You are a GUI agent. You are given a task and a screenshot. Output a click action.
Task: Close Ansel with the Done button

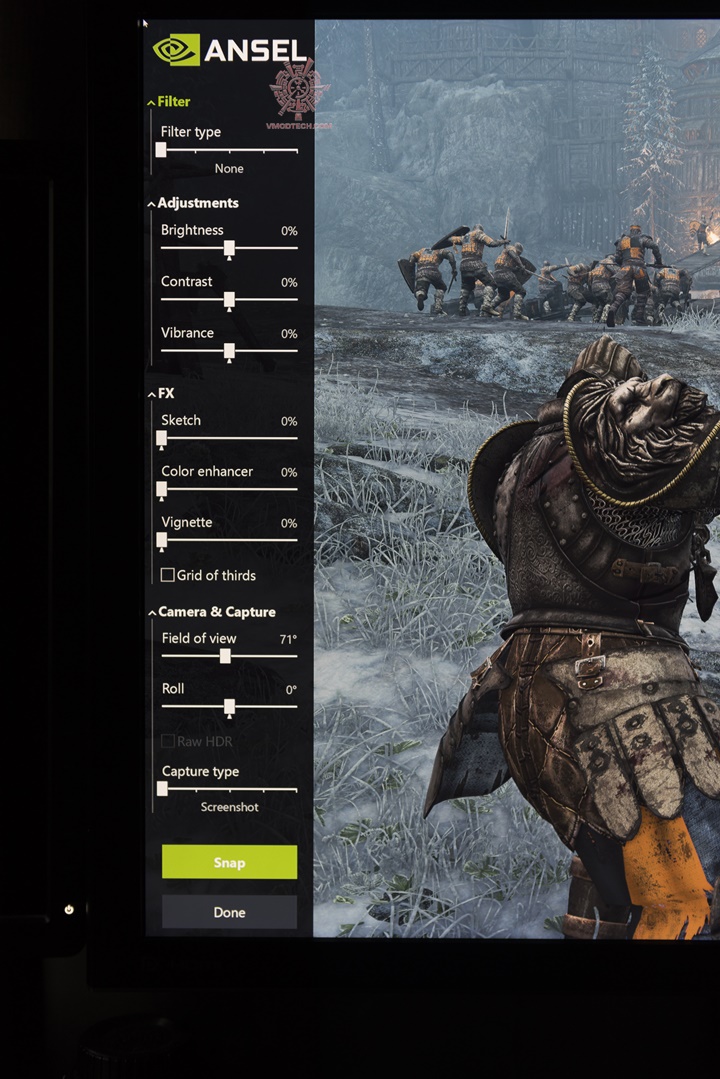point(229,912)
